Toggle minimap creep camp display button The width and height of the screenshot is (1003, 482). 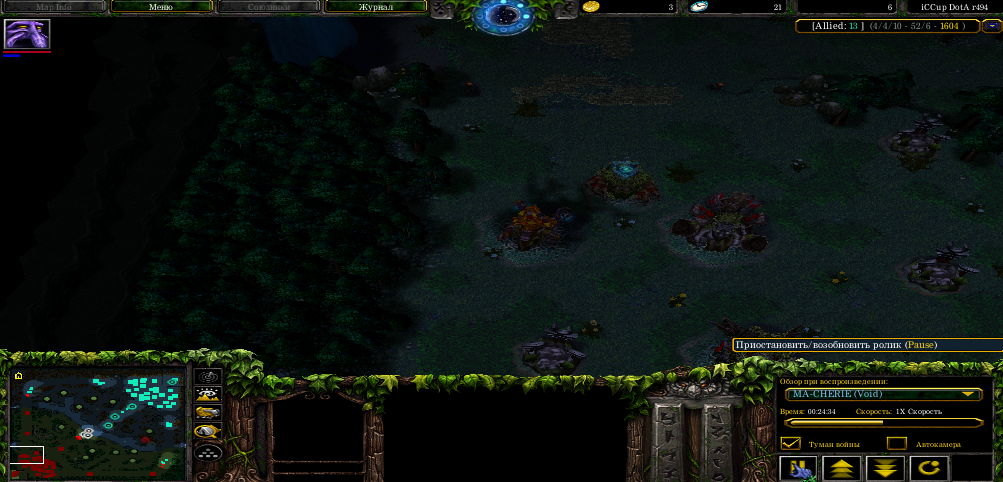tap(208, 431)
